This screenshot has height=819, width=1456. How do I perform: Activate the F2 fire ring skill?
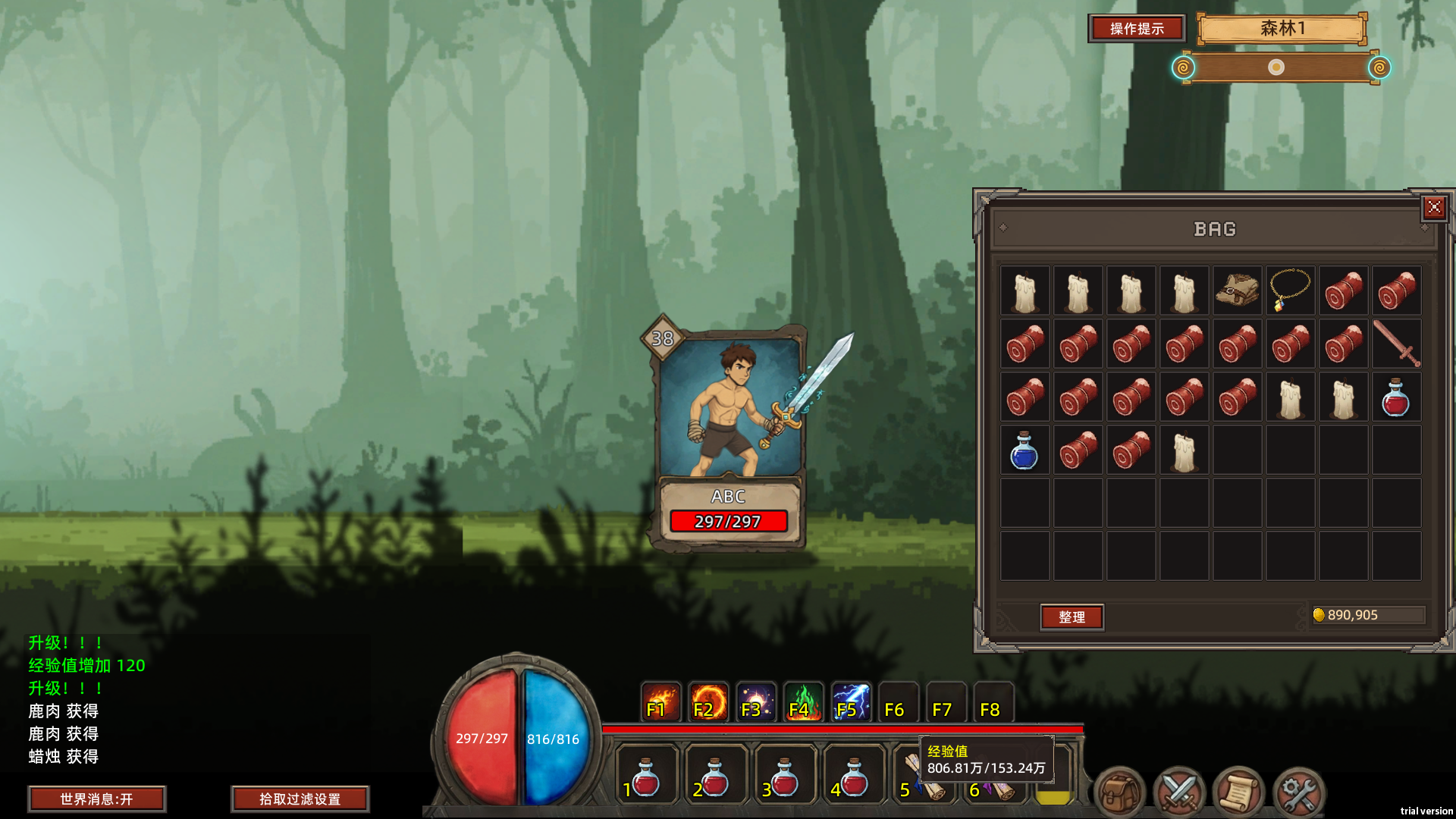[x=708, y=703]
